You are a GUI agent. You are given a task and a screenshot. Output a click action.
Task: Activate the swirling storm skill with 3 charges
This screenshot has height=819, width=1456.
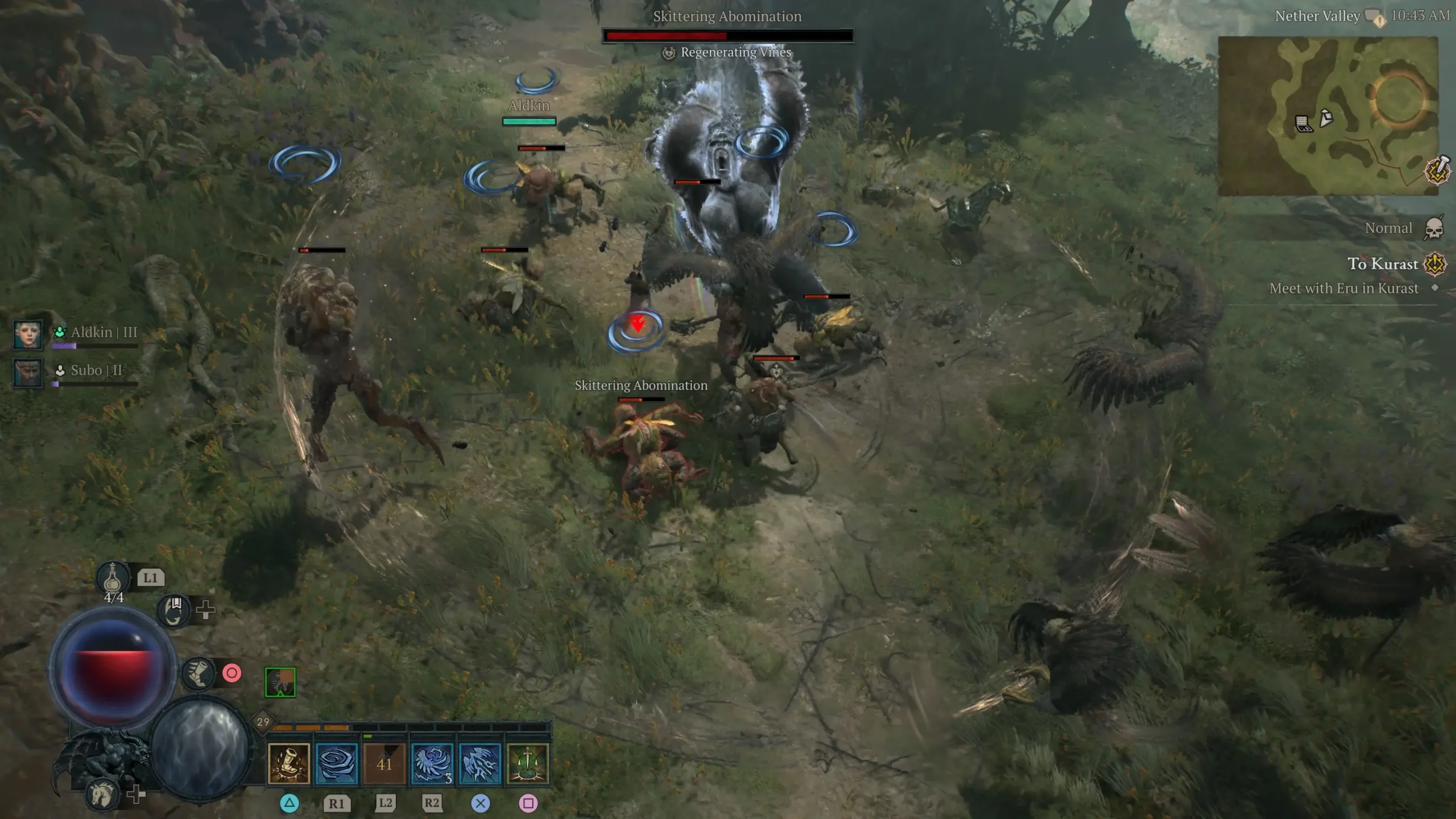[432, 763]
